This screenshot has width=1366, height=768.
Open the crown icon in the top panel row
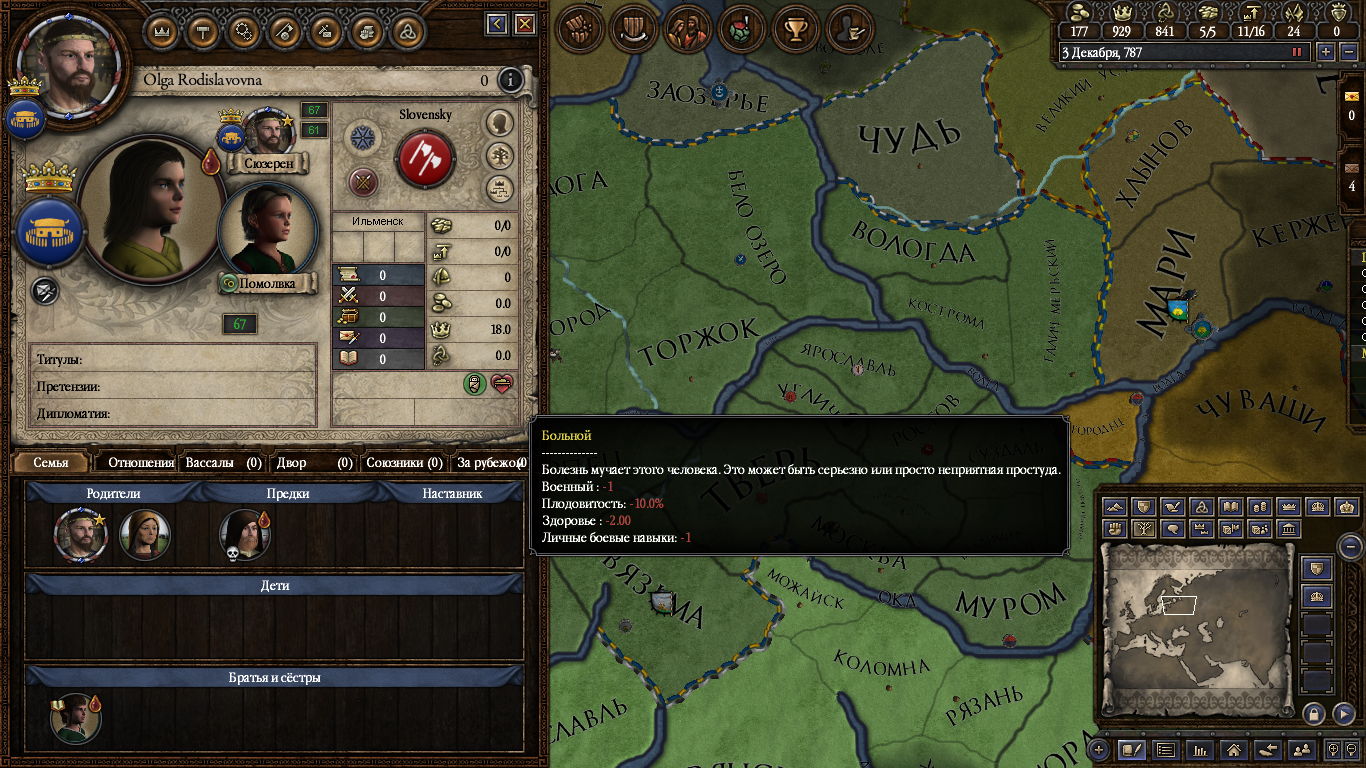[162, 30]
